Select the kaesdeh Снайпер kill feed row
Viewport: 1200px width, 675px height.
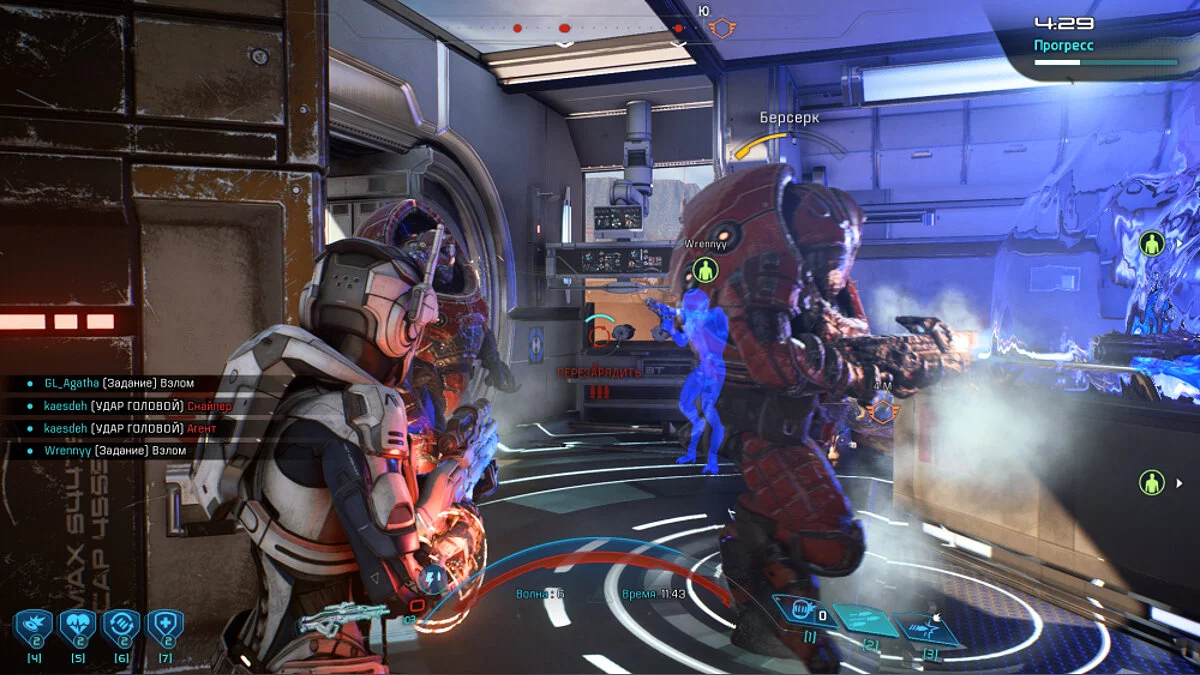point(138,406)
